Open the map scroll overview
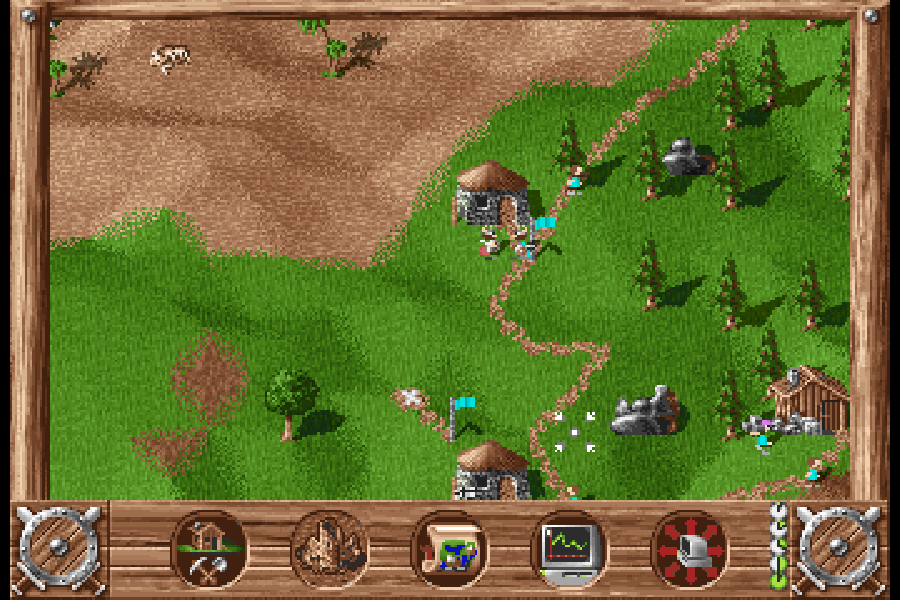Image resolution: width=900 pixels, height=600 pixels. 450,548
